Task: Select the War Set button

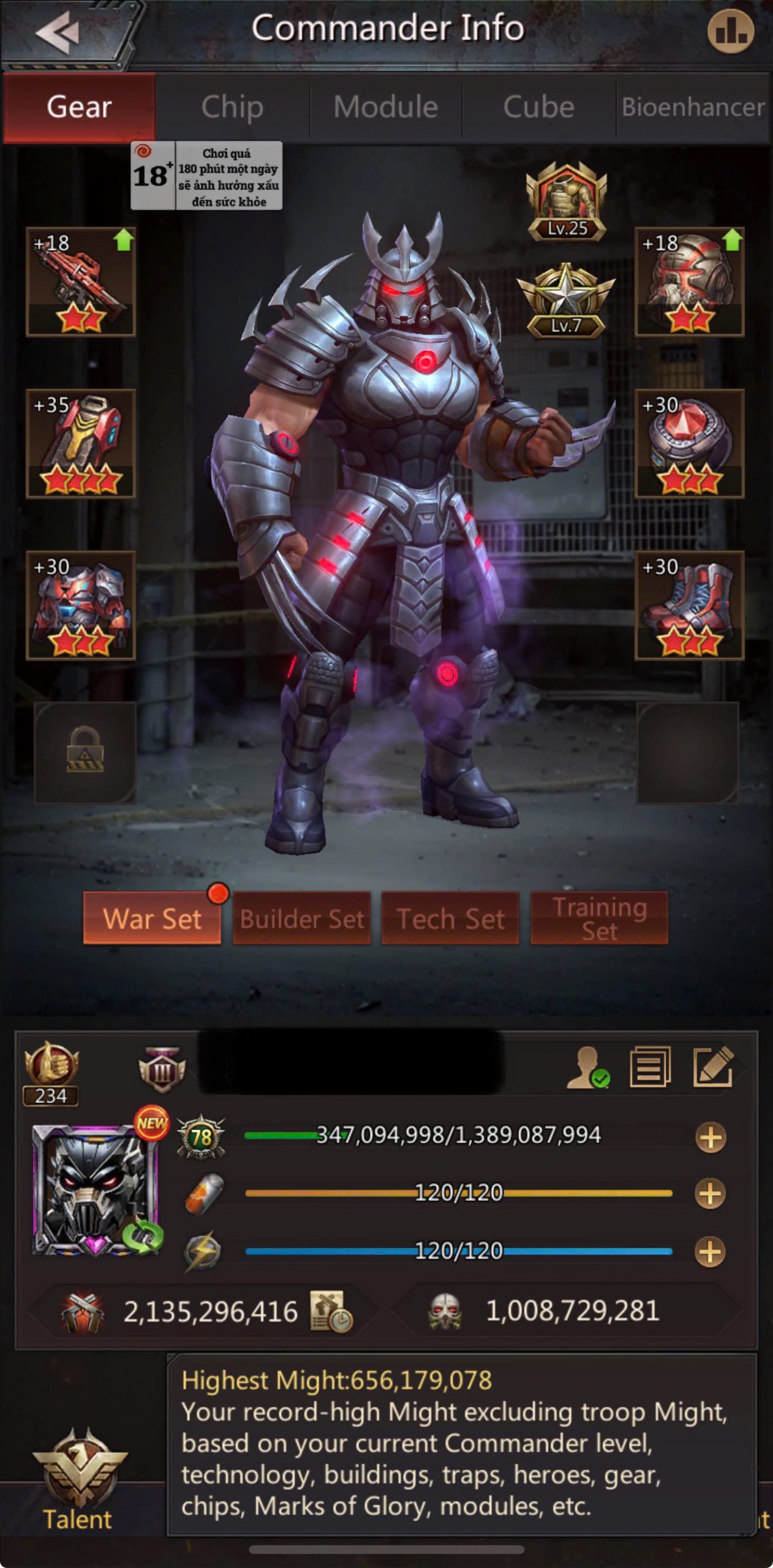Action: [x=152, y=918]
